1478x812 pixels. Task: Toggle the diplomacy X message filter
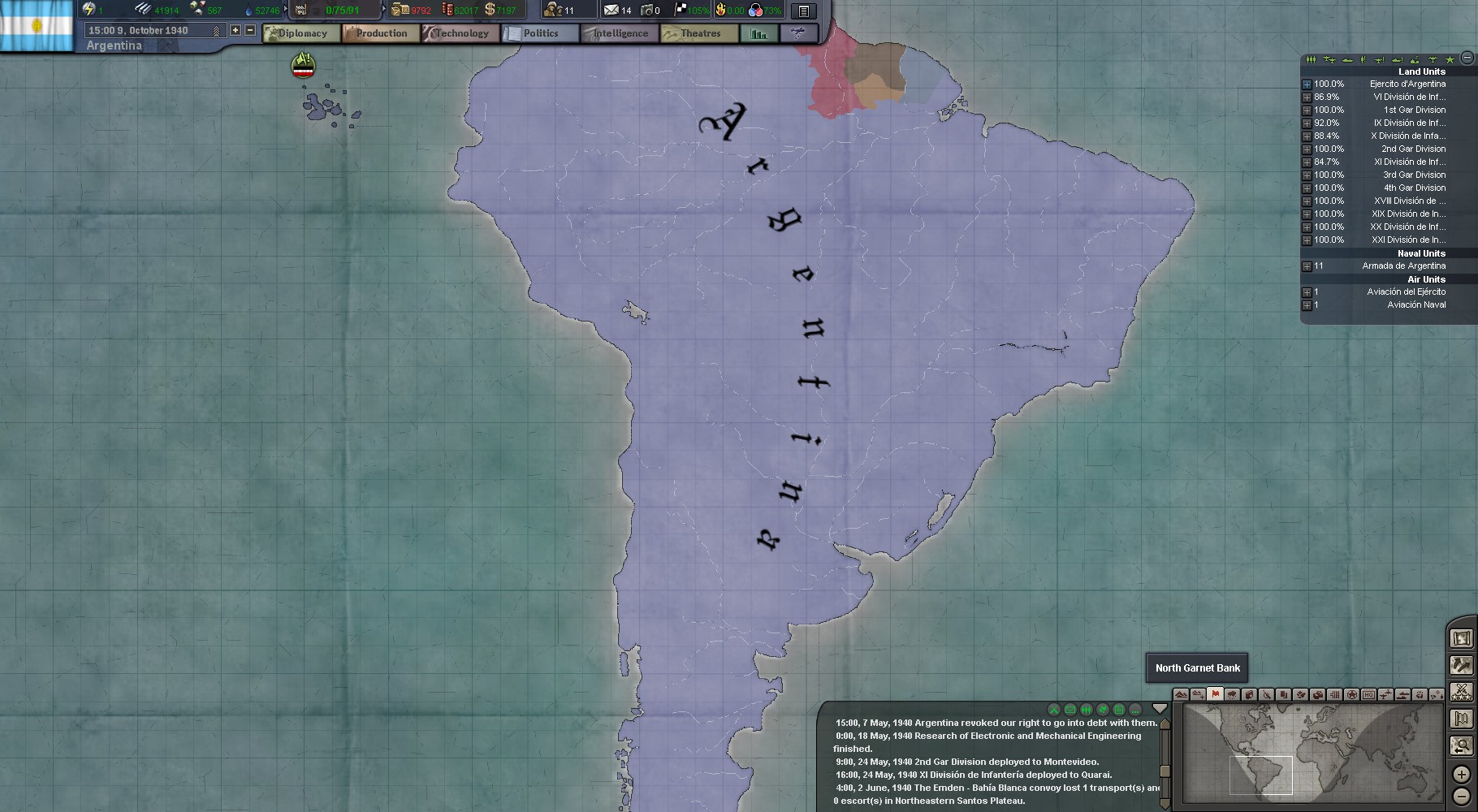coord(1053,709)
